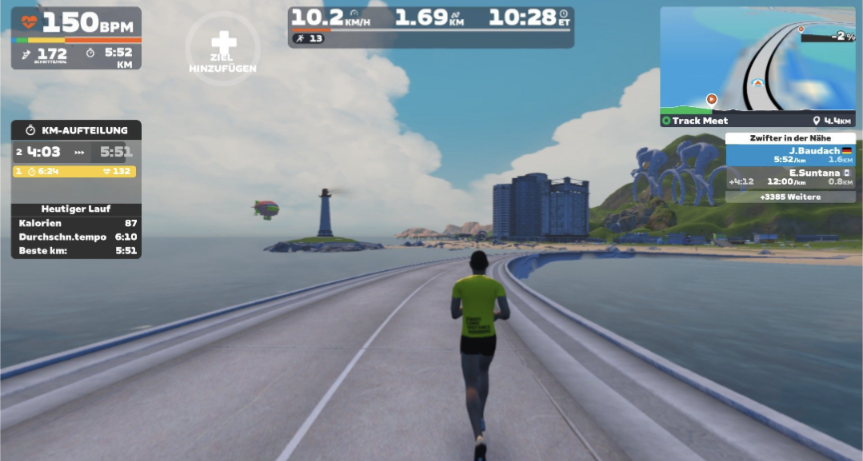Expand the +3385 Weitere row

[x=790, y=197]
